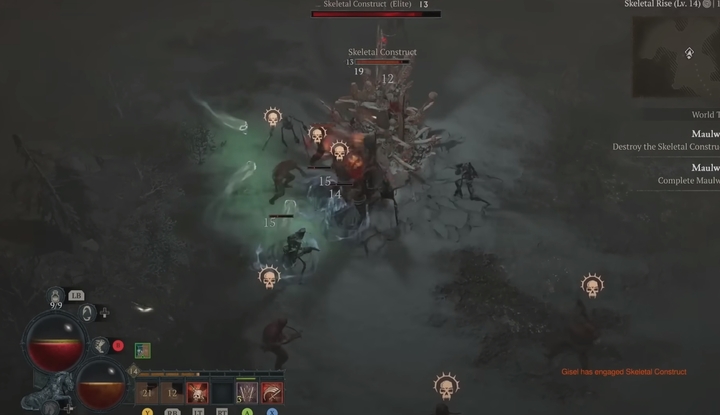
Task: Activate the skill slot on cooldown 12
Action: [x=172, y=393]
